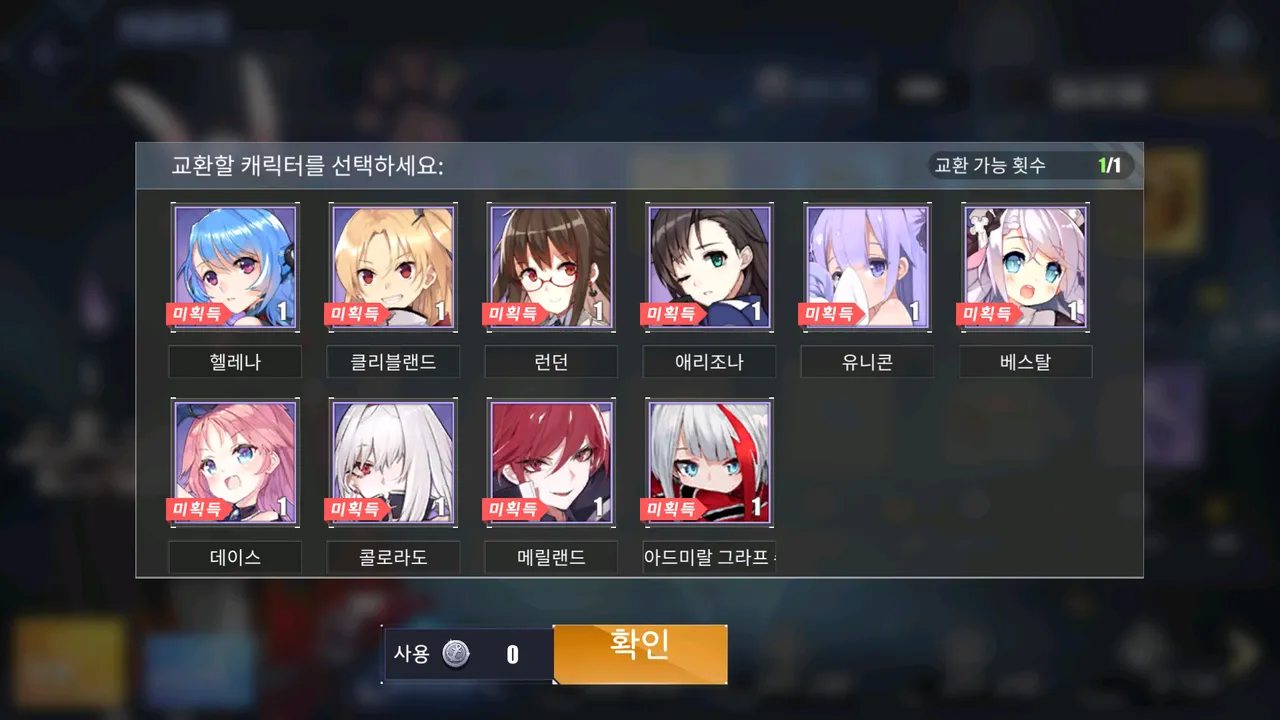The height and width of the screenshot is (720, 1280).
Task: Select the 데이스 character portrait
Action: (x=235, y=460)
